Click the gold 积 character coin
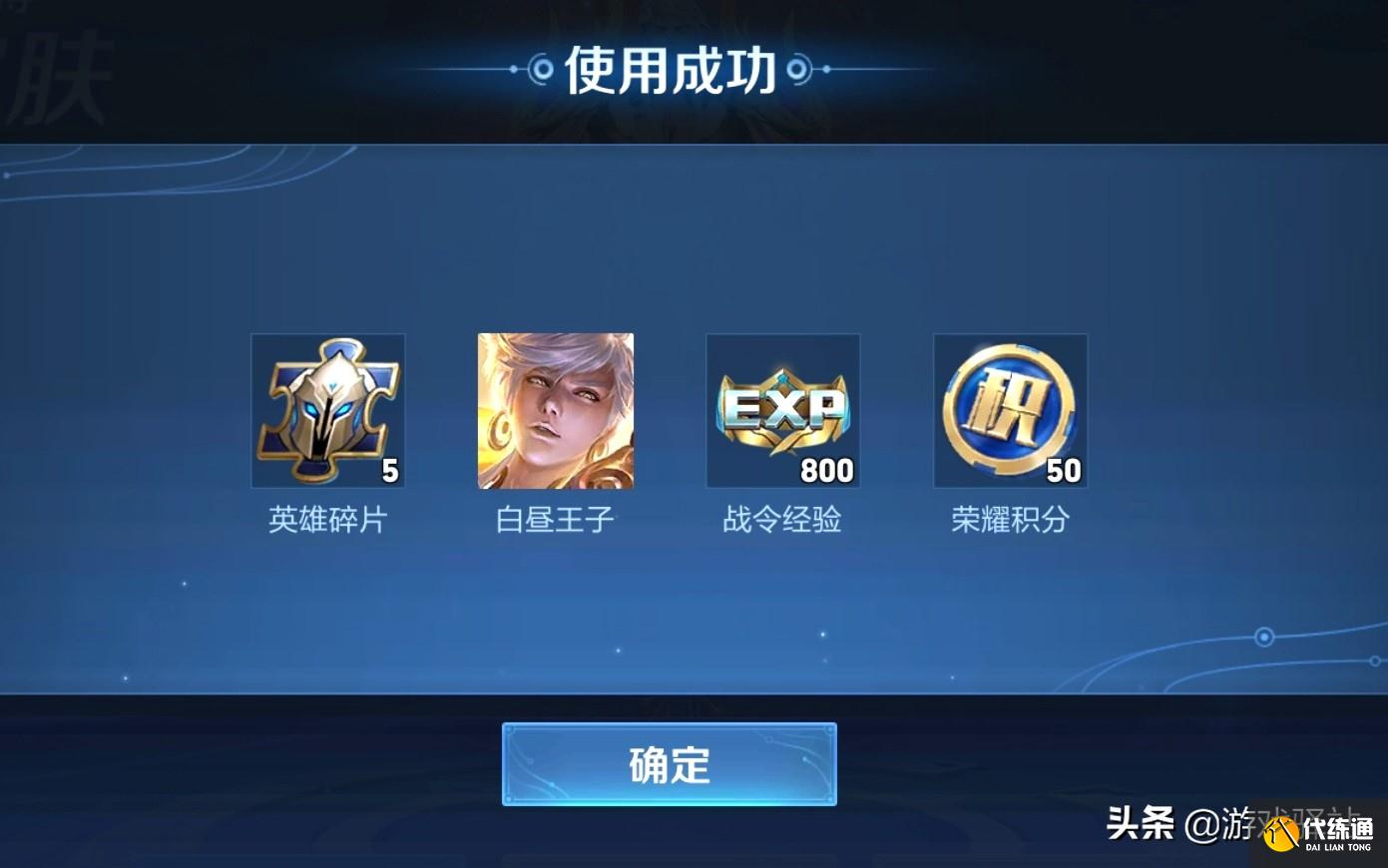The image size is (1388, 868). pos(1010,407)
